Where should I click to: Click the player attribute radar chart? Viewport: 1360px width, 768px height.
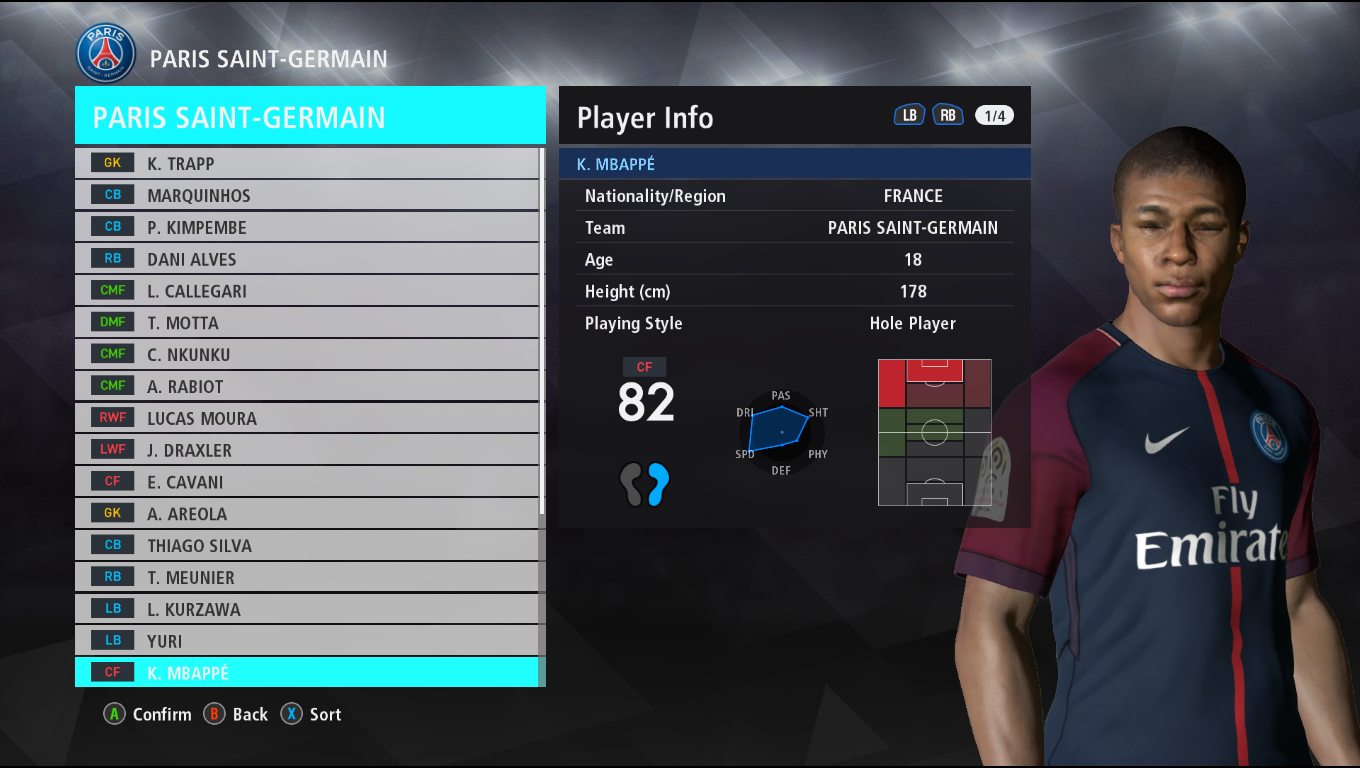tap(781, 432)
